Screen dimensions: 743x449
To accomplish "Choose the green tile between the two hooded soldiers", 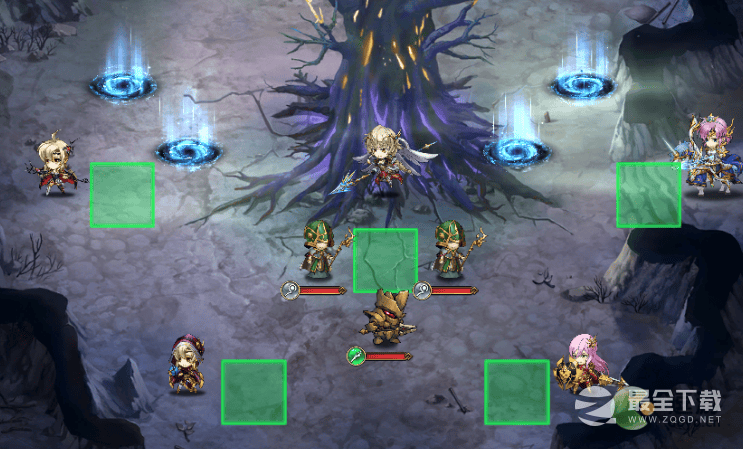I will pyautogui.click(x=385, y=260).
